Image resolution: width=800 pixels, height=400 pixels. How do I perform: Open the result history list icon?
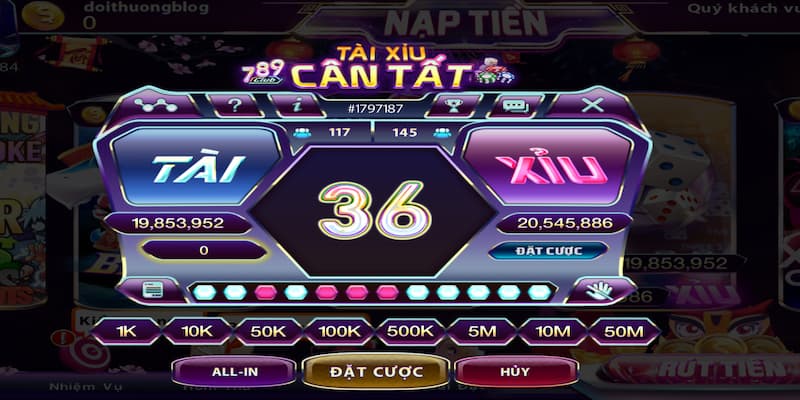tap(152, 291)
